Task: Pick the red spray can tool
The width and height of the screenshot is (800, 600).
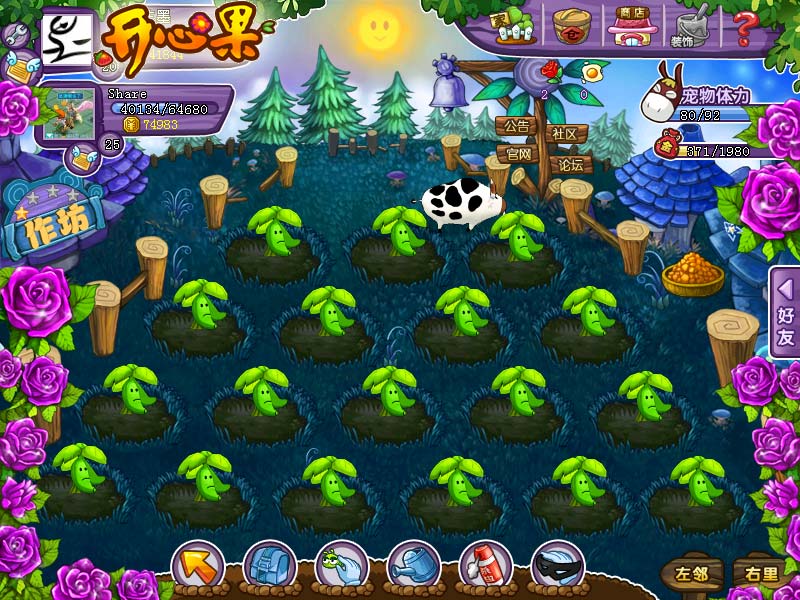Action: coord(485,567)
